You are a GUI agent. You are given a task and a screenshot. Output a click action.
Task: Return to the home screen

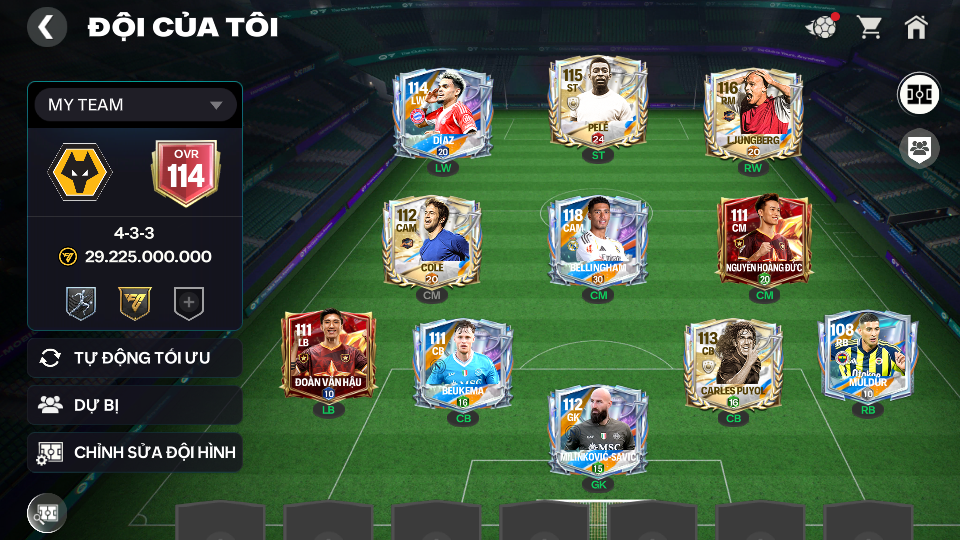(916, 27)
